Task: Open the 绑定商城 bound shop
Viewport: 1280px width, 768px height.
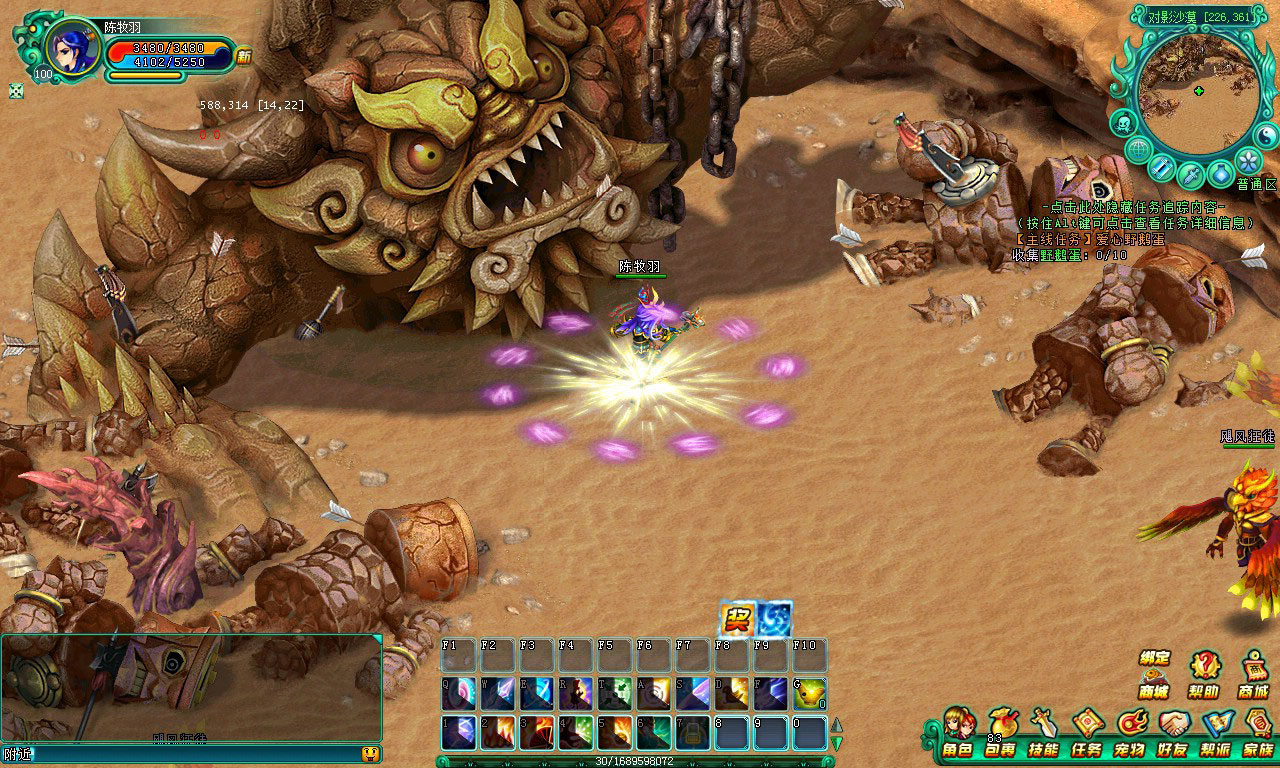Action: click(1154, 674)
